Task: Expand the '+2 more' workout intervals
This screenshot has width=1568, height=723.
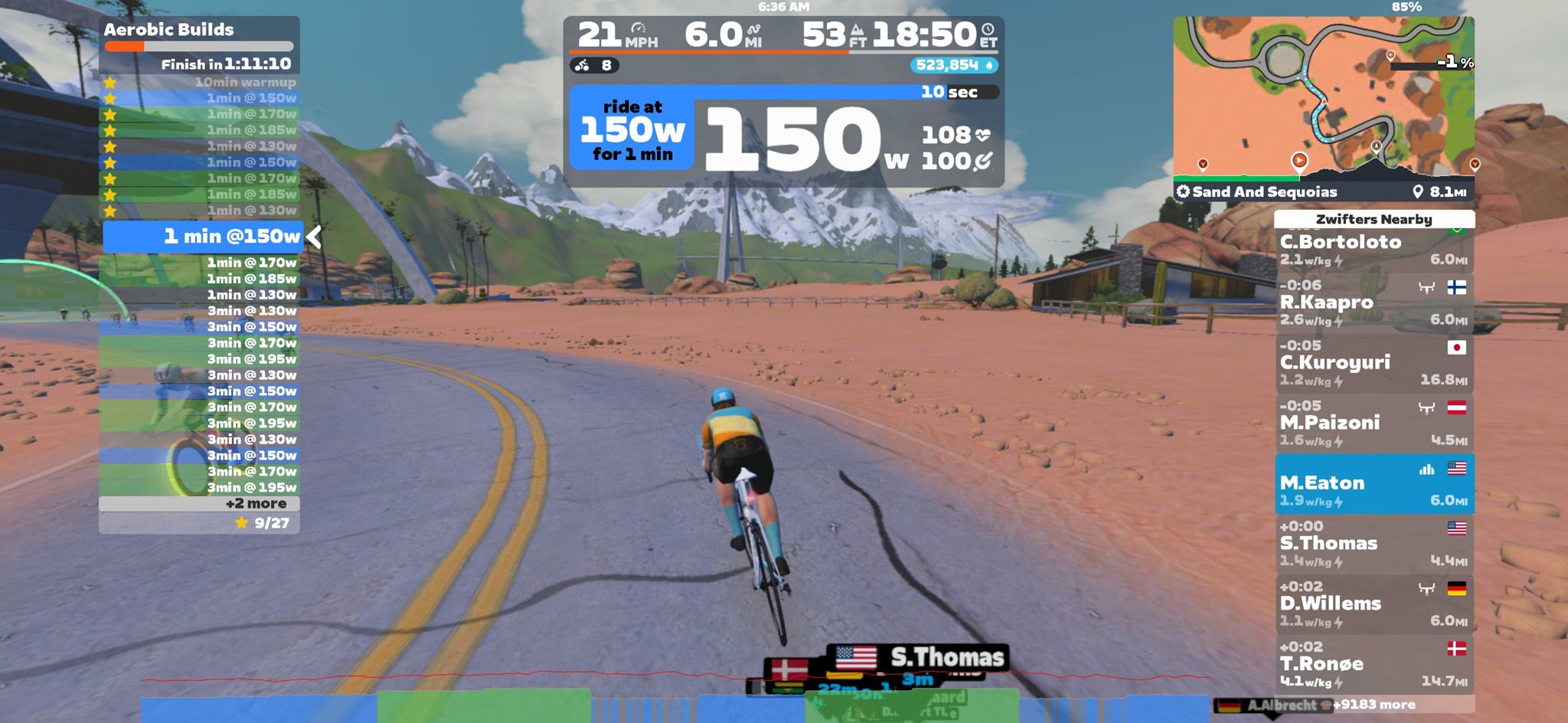Action: [256, 504]
